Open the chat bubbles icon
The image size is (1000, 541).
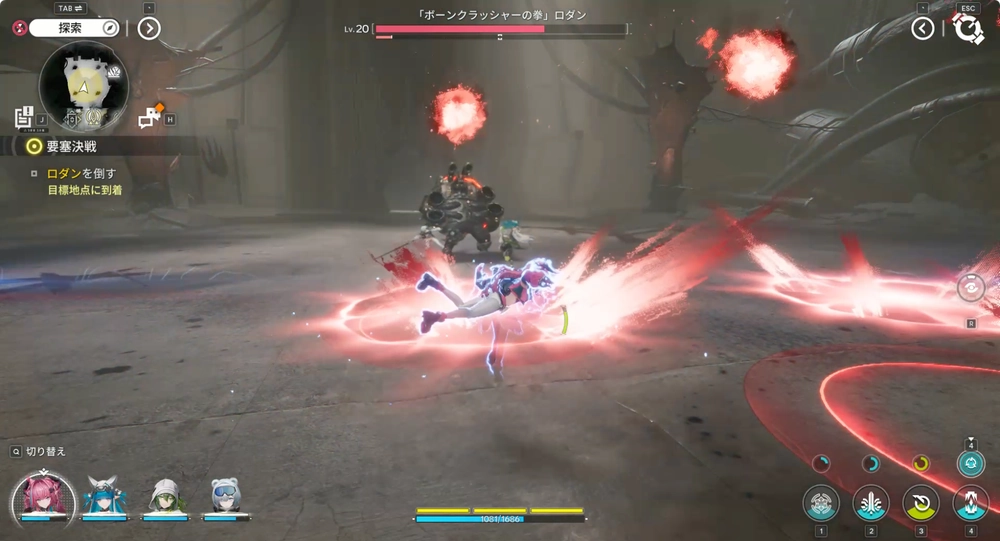[x=148, y=119]
